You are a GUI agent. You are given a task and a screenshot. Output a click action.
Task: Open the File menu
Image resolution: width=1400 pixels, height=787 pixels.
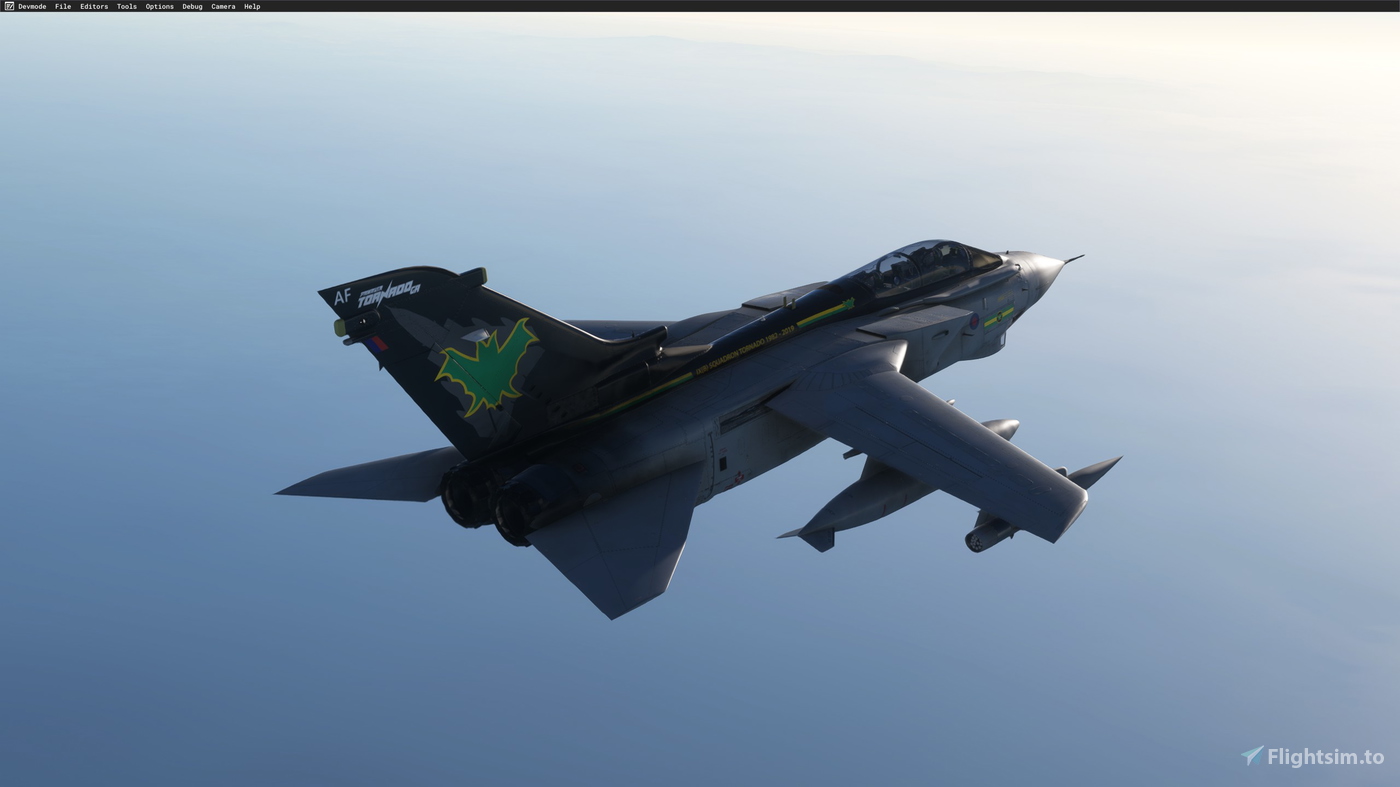(62, 5)
